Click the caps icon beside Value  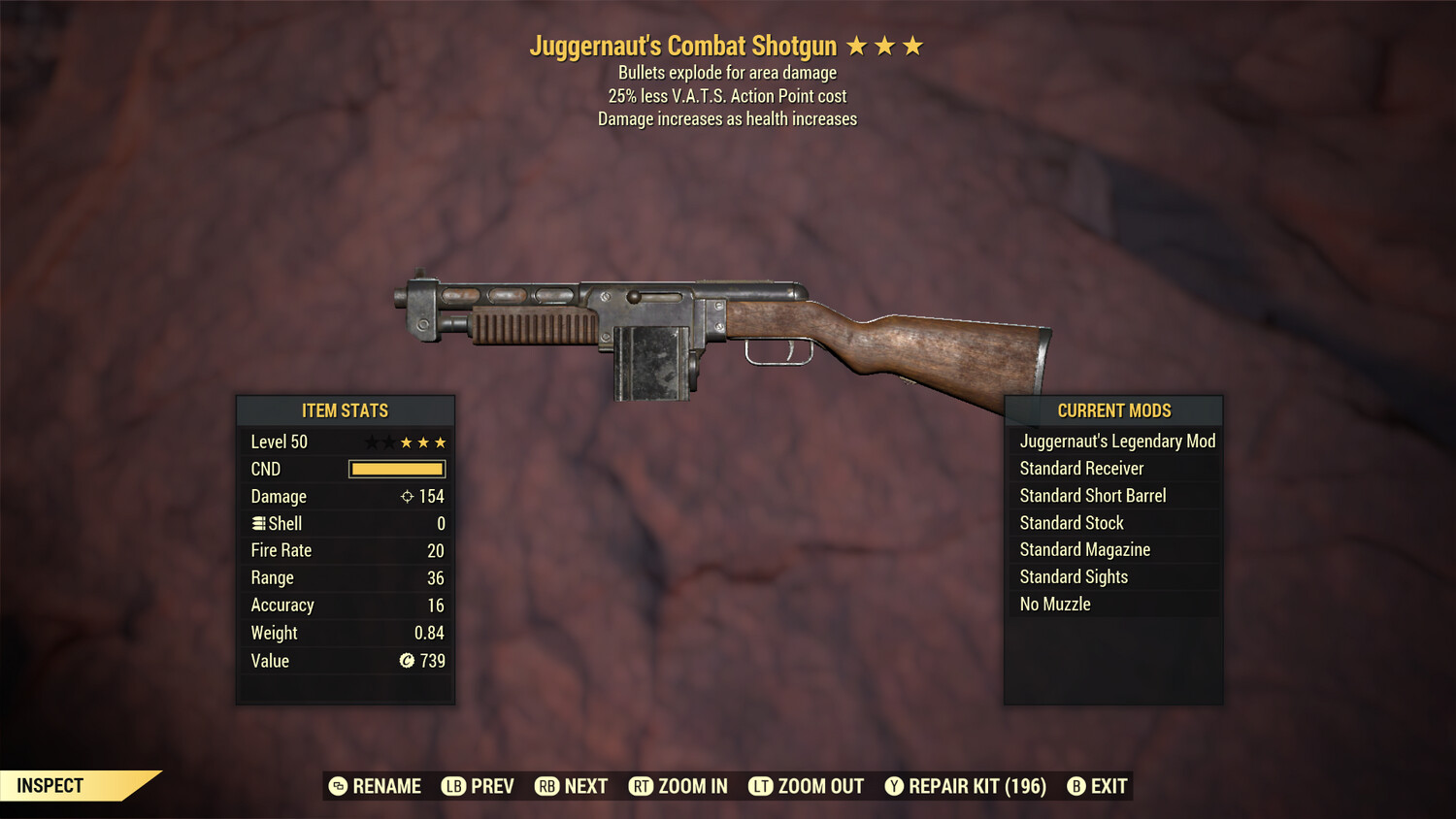click(x=409, y=661)
